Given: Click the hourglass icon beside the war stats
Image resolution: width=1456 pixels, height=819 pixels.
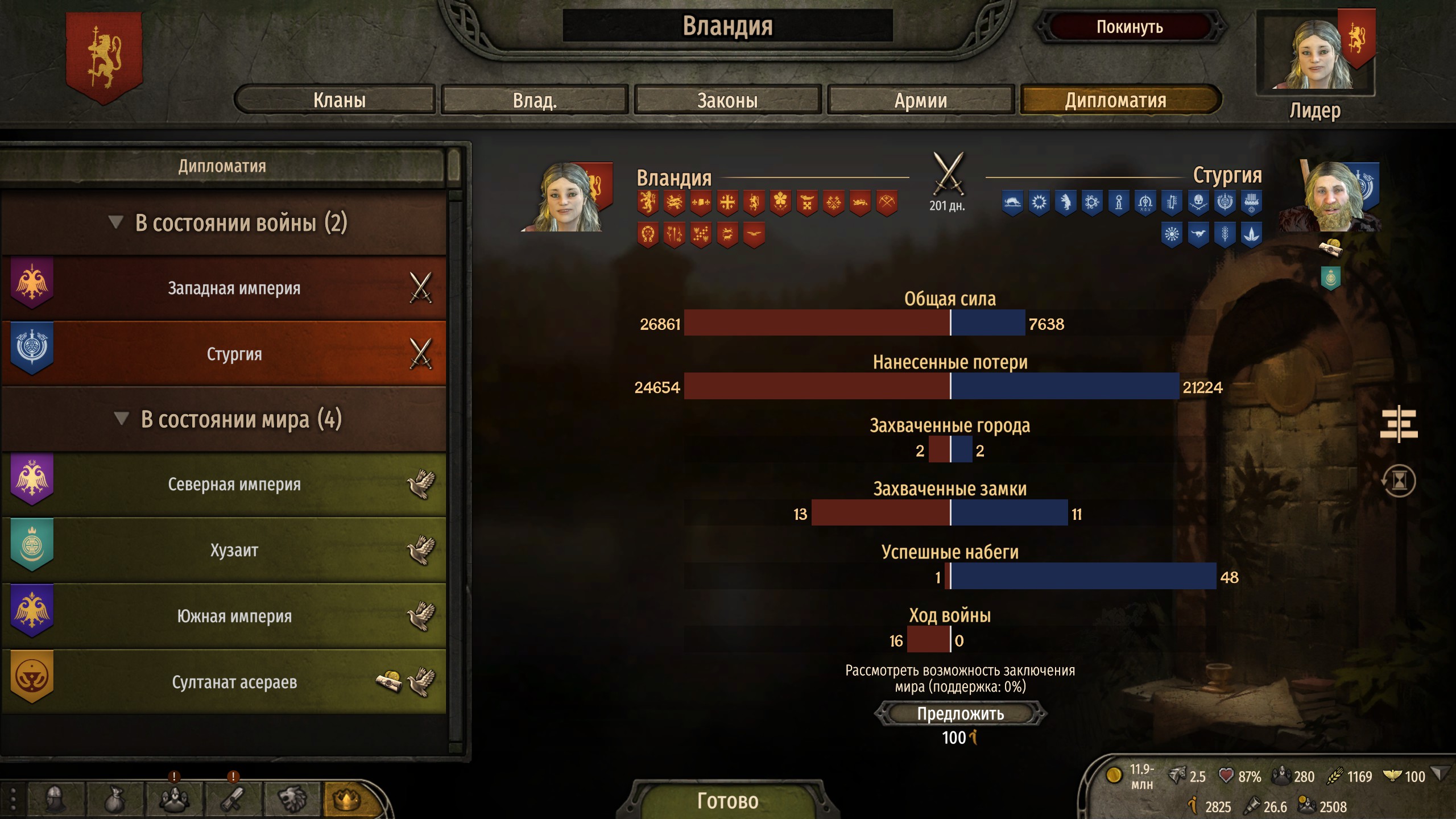Looking at the screenshot, I should 1399,481.
